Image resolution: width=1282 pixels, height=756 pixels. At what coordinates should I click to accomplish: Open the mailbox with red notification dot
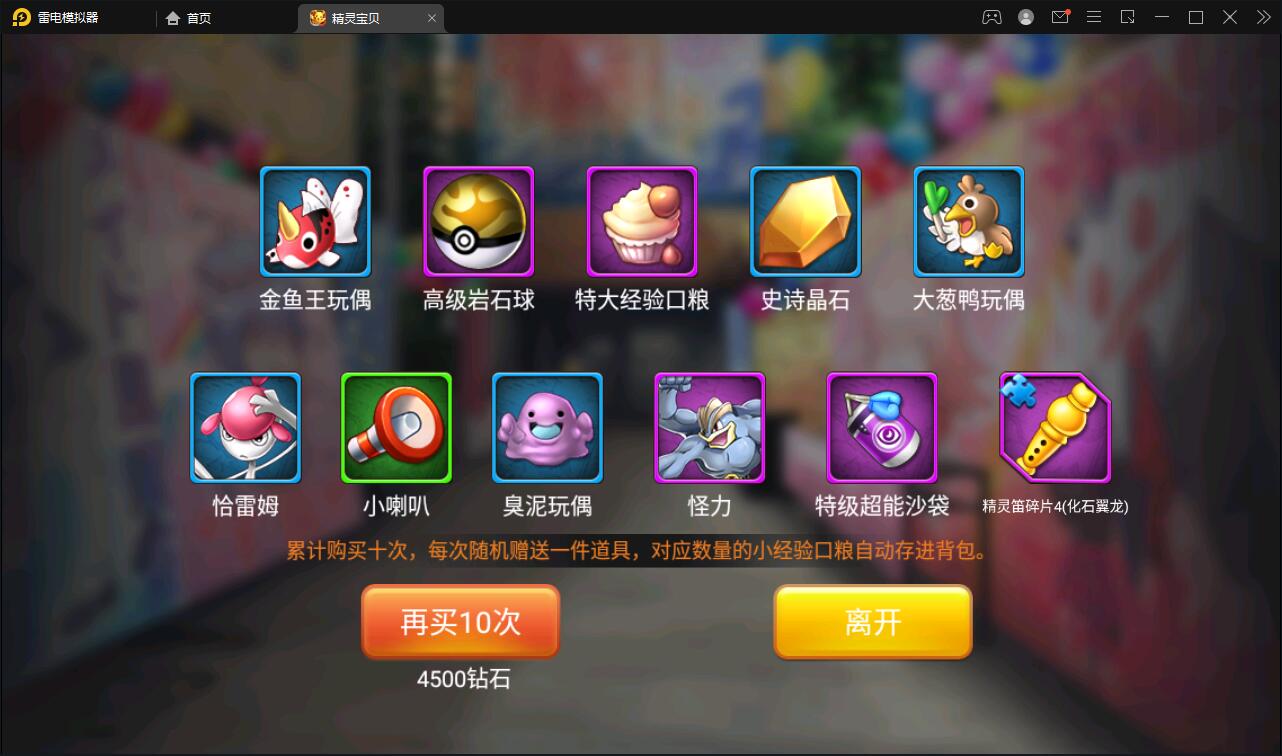click(x=1060, y=17)
